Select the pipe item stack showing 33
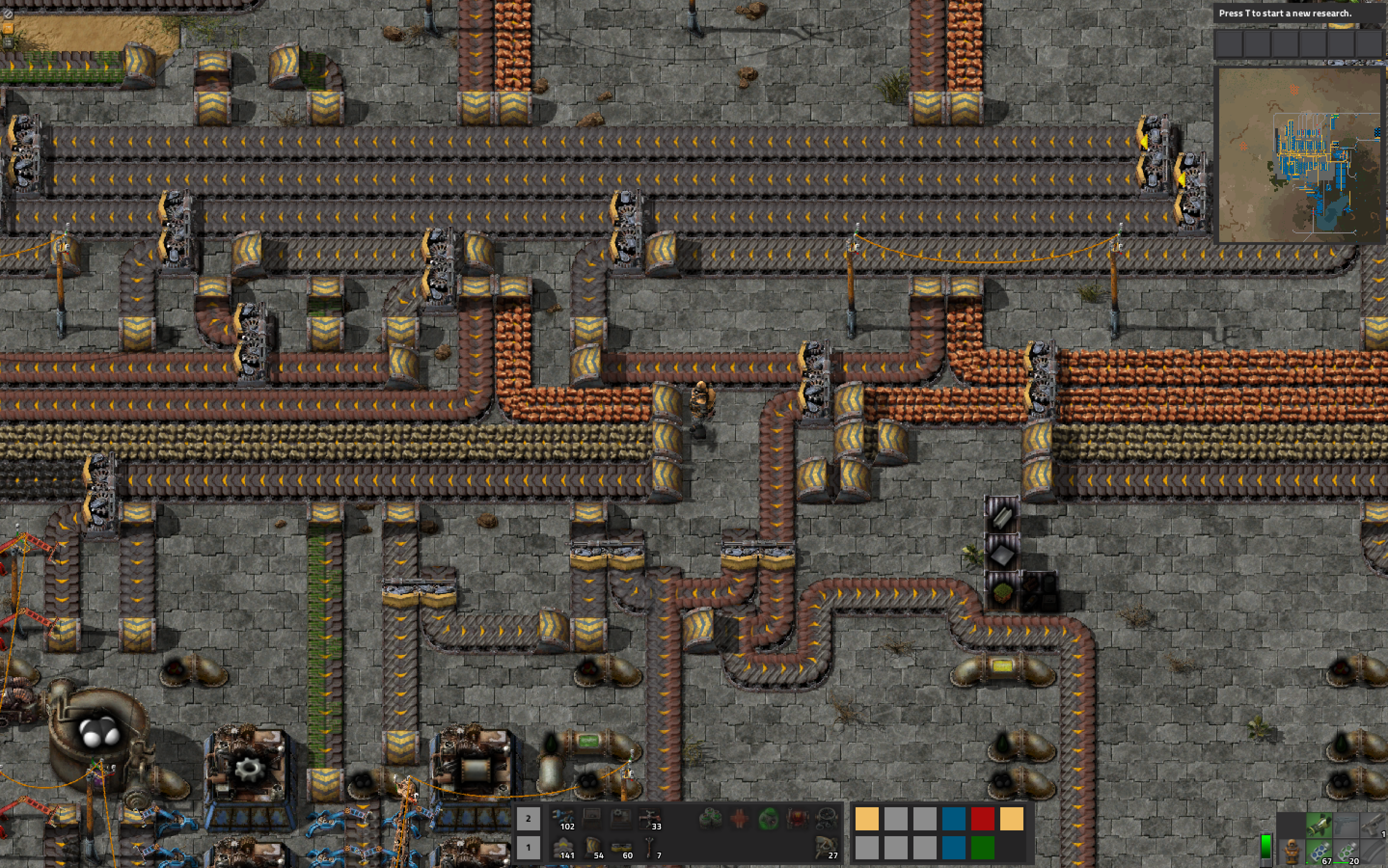The image size is (1388, 868). coord(650,818)
